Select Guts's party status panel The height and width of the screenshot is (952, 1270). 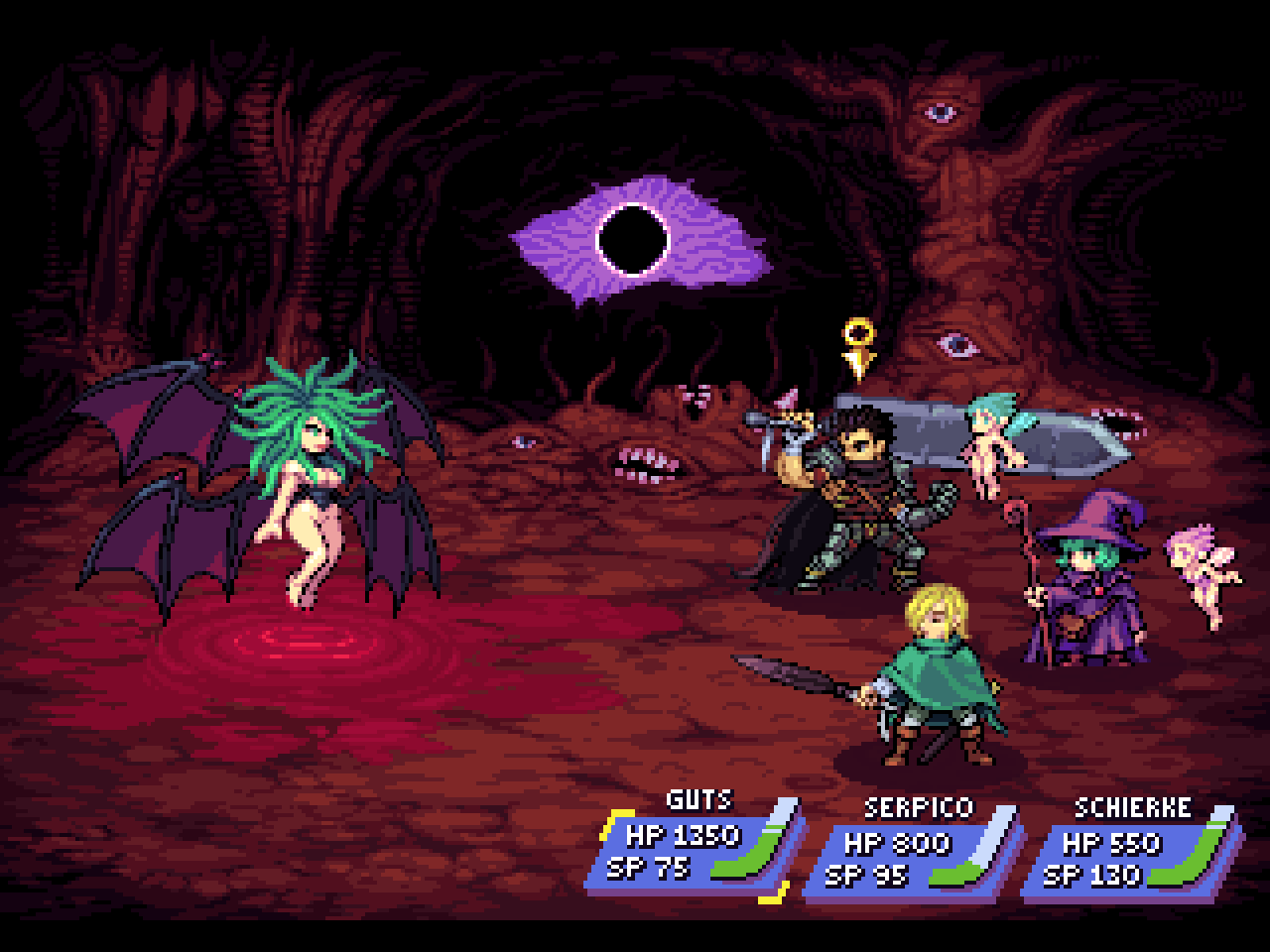pos(695,851)
